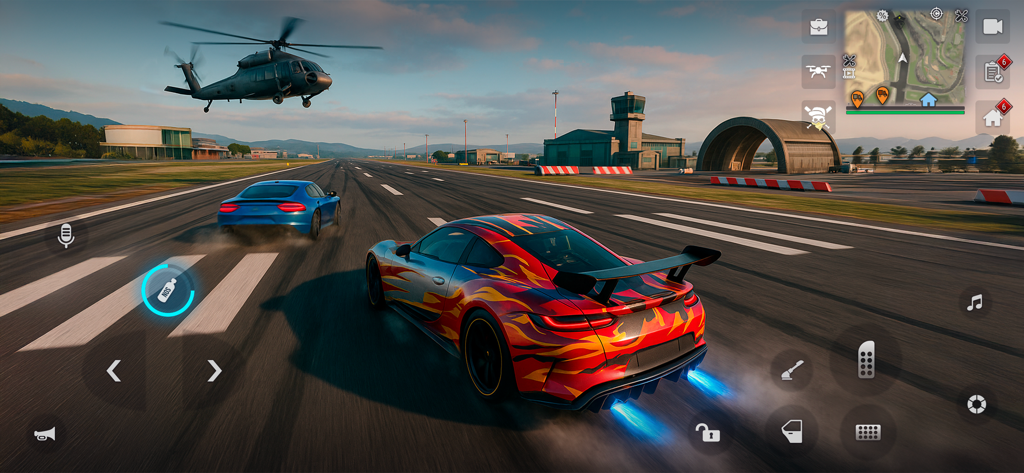Screen dimensions: 1024x473
Task: Activate the NOS nitro boost
Action: pos(166,290)
